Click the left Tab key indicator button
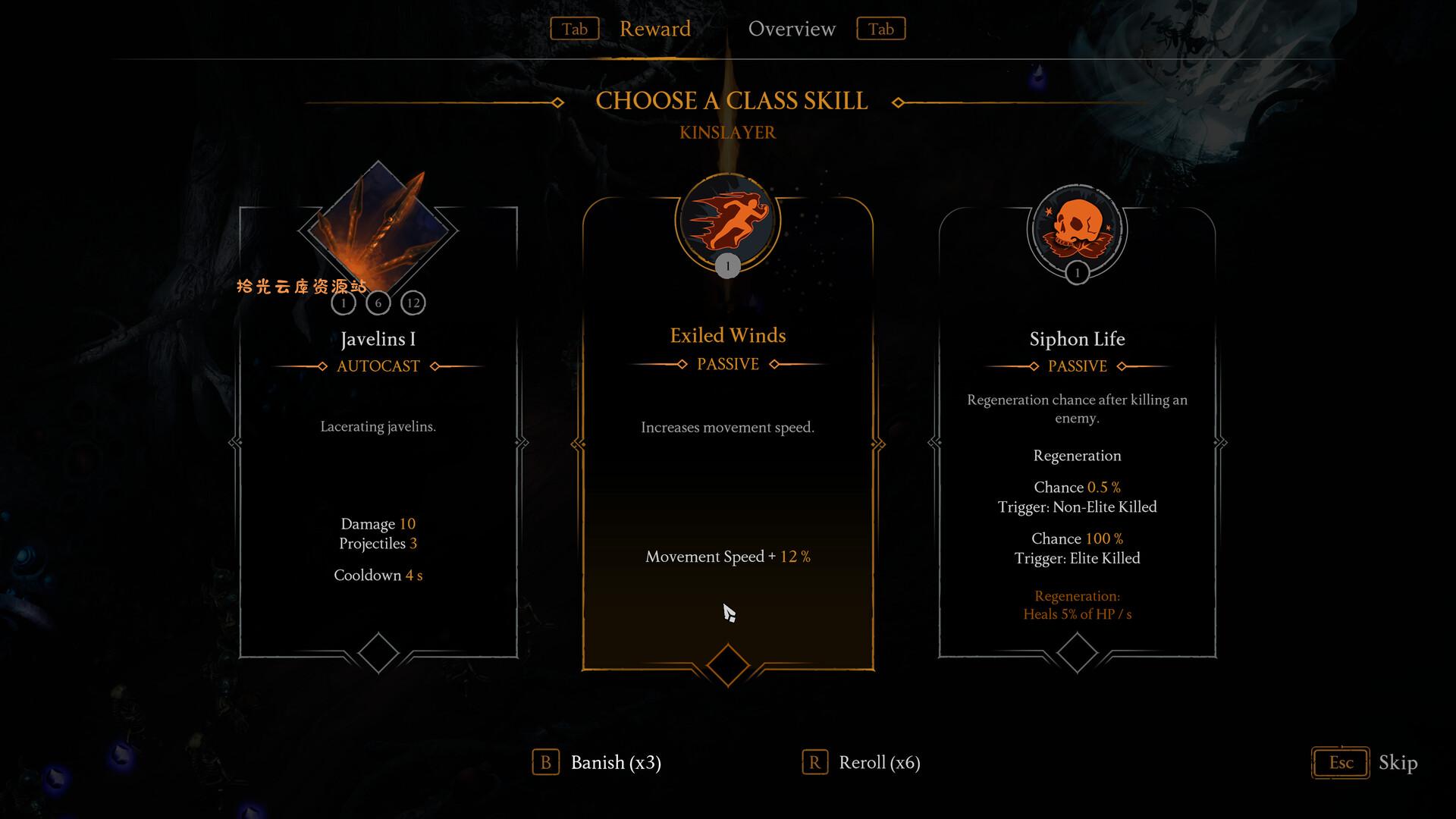This screenshot has height=819, width=1456. pos(574,29)
